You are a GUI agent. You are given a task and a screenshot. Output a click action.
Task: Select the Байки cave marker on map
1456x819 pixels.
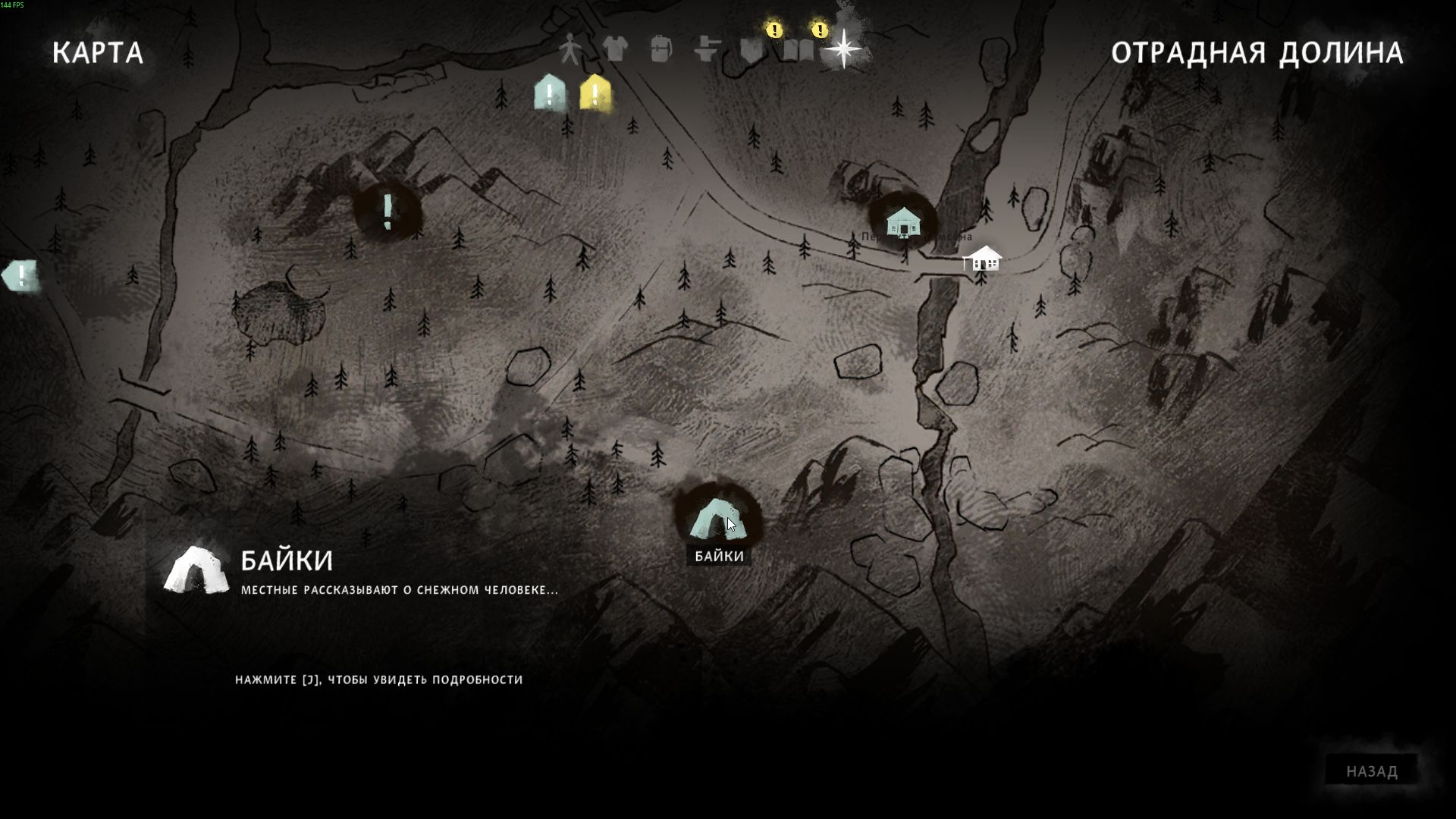[x=717, y=519]
